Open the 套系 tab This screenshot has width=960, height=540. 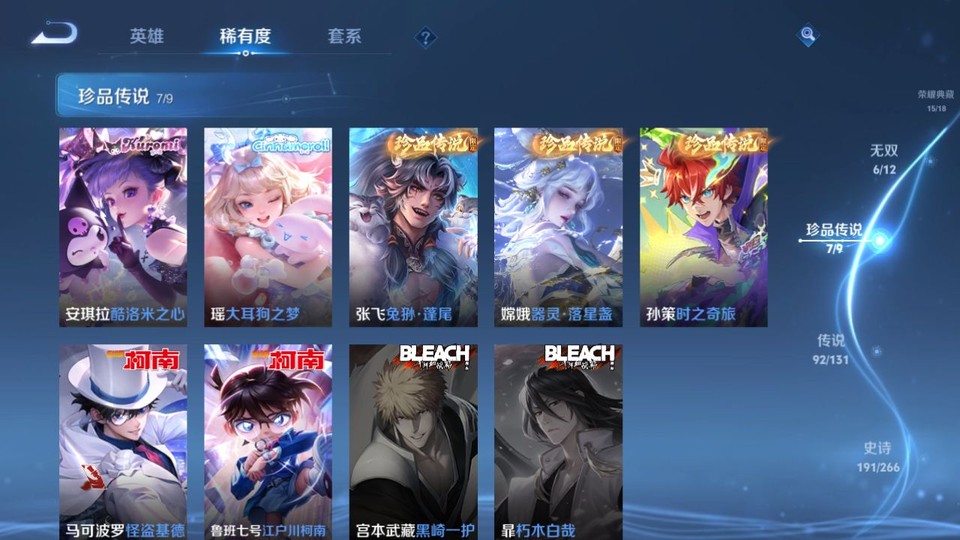coord(344,36)
